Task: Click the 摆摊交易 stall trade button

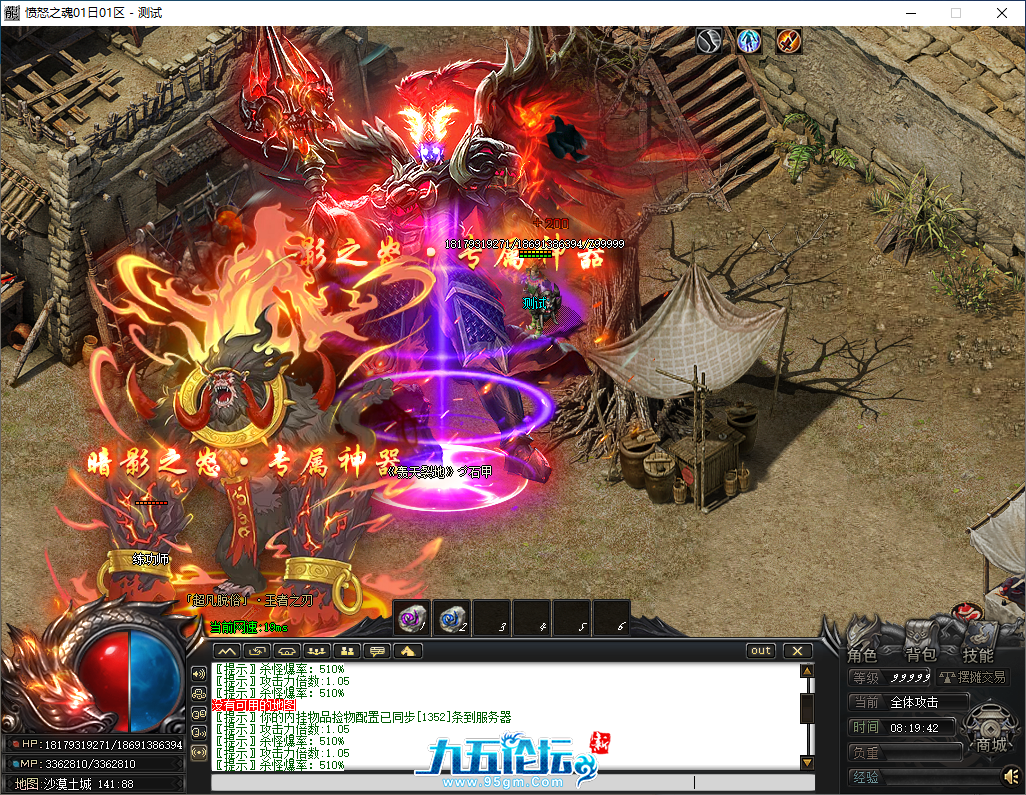Action: (x=973, y=677)
